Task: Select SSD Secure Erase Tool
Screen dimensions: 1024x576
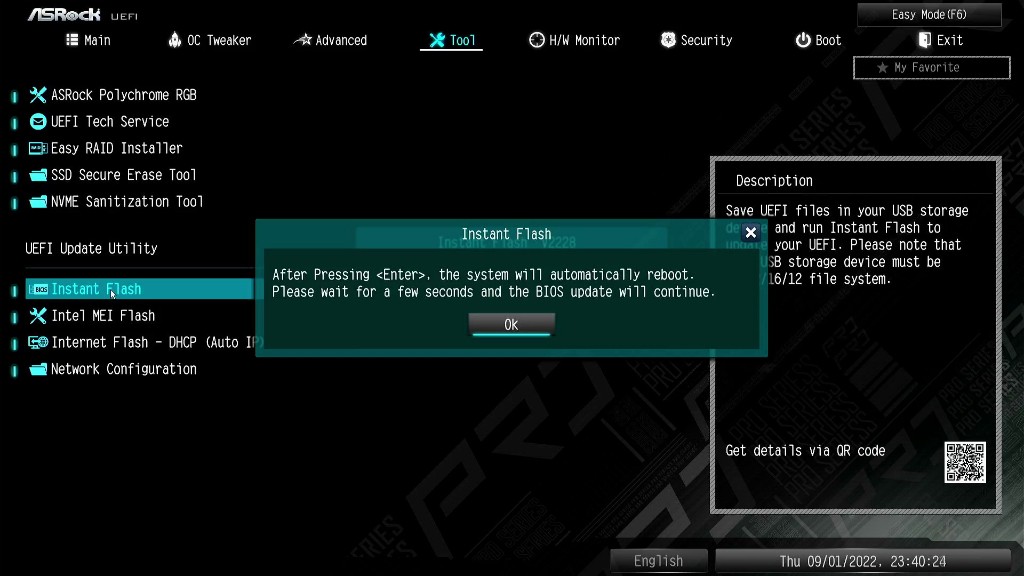Action: click(x=123, y=175)
